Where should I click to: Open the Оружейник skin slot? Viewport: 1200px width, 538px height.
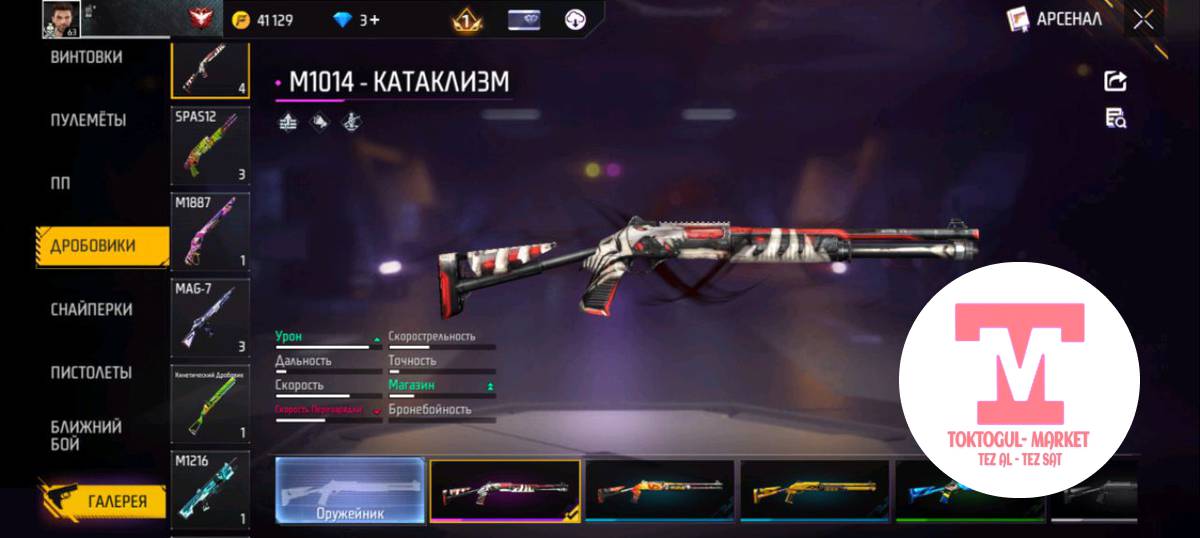pyautogui.click(x=350, y=490)
